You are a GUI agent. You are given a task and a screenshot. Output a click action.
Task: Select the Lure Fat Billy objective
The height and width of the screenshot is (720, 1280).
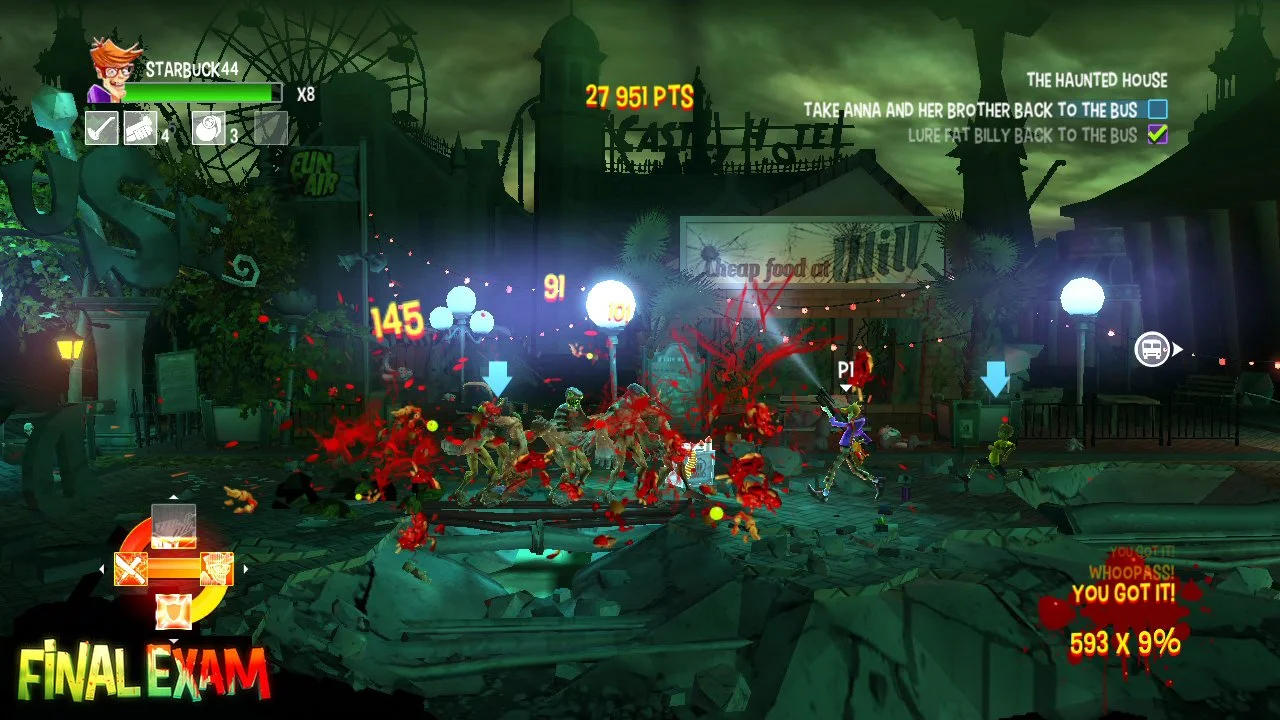[x=1022, y=135]
